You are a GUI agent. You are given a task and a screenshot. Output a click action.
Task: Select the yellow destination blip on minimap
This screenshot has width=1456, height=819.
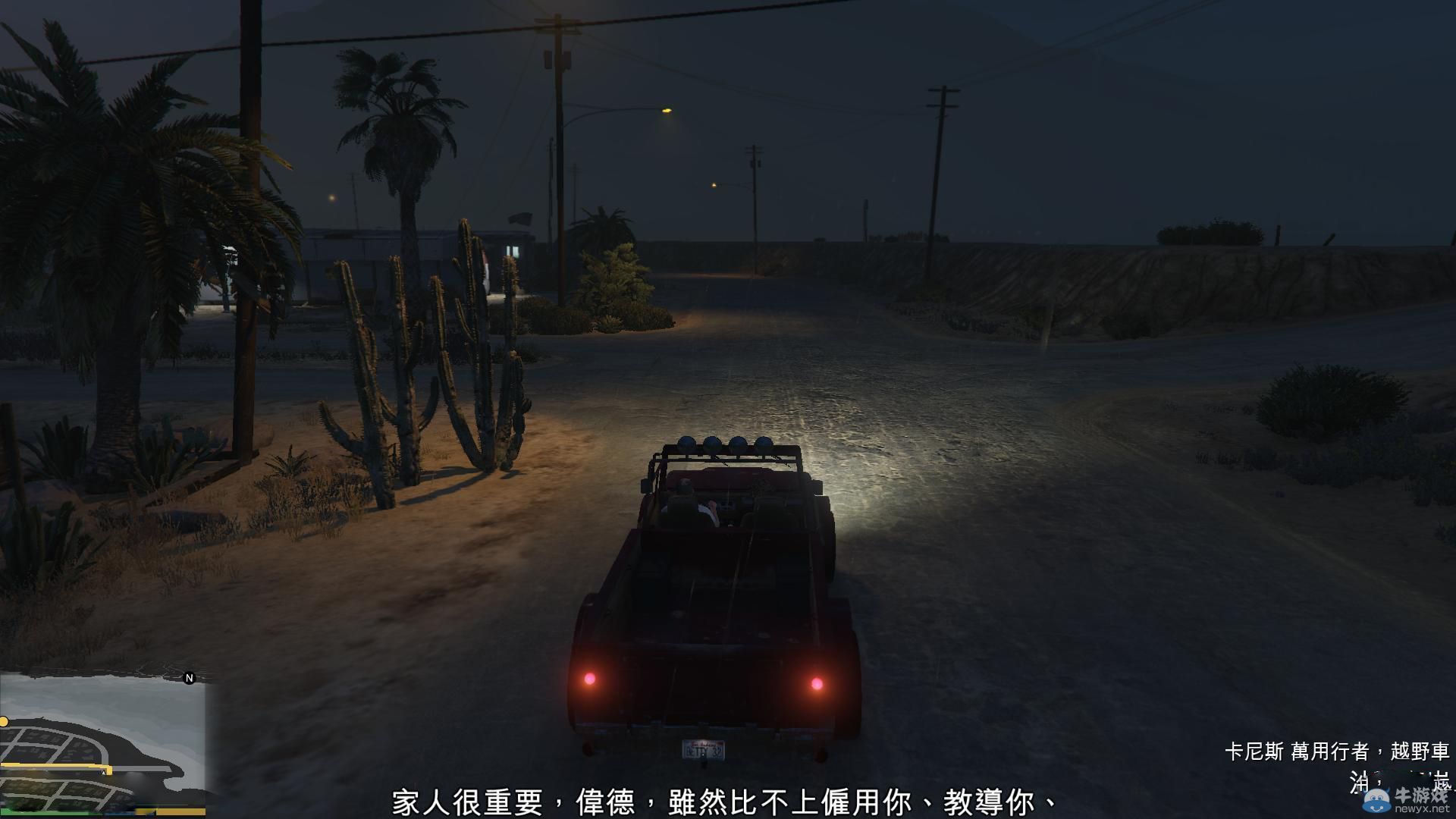click(4, 721)
